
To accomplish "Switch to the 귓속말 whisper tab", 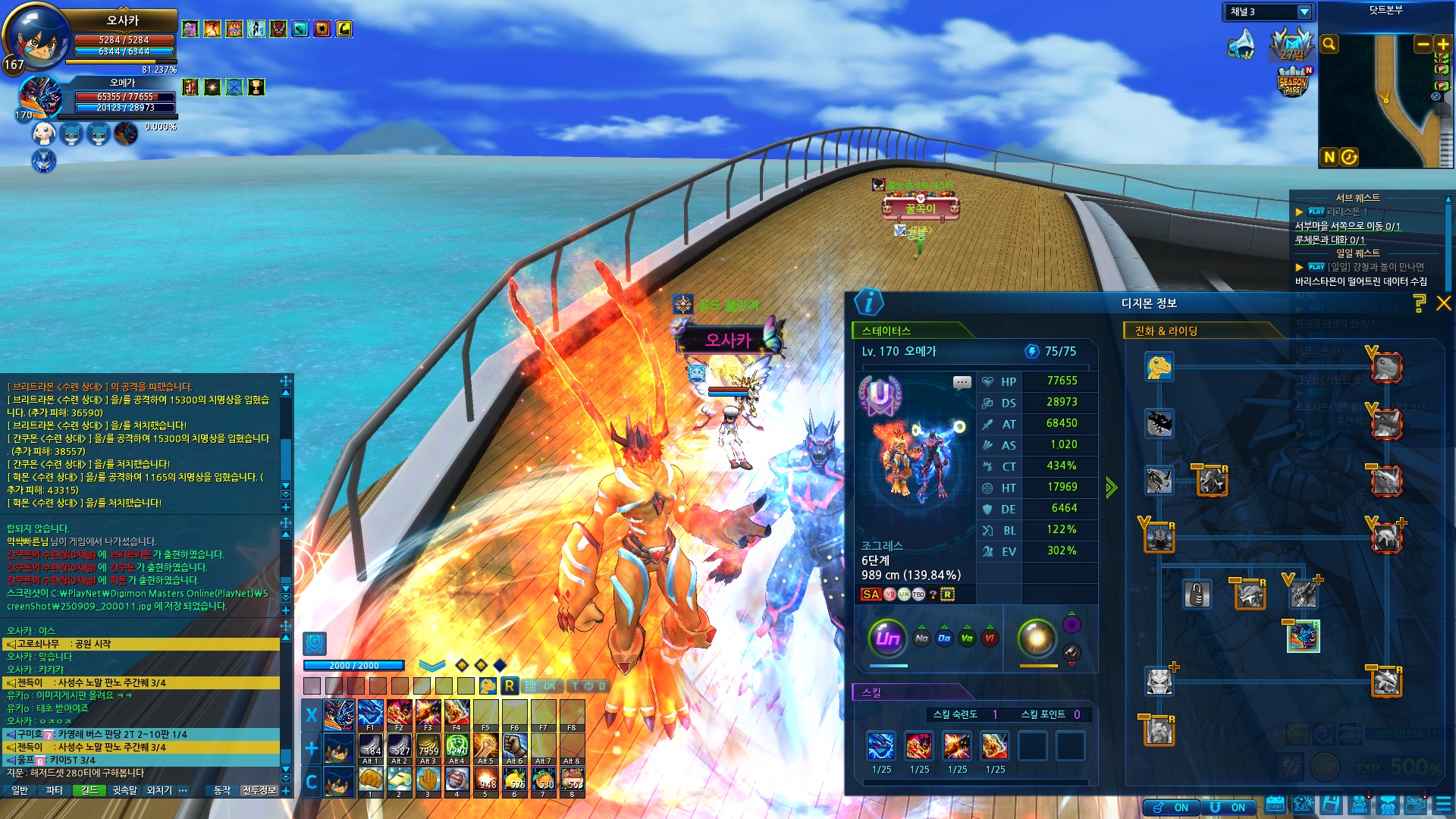I will 125,790.
